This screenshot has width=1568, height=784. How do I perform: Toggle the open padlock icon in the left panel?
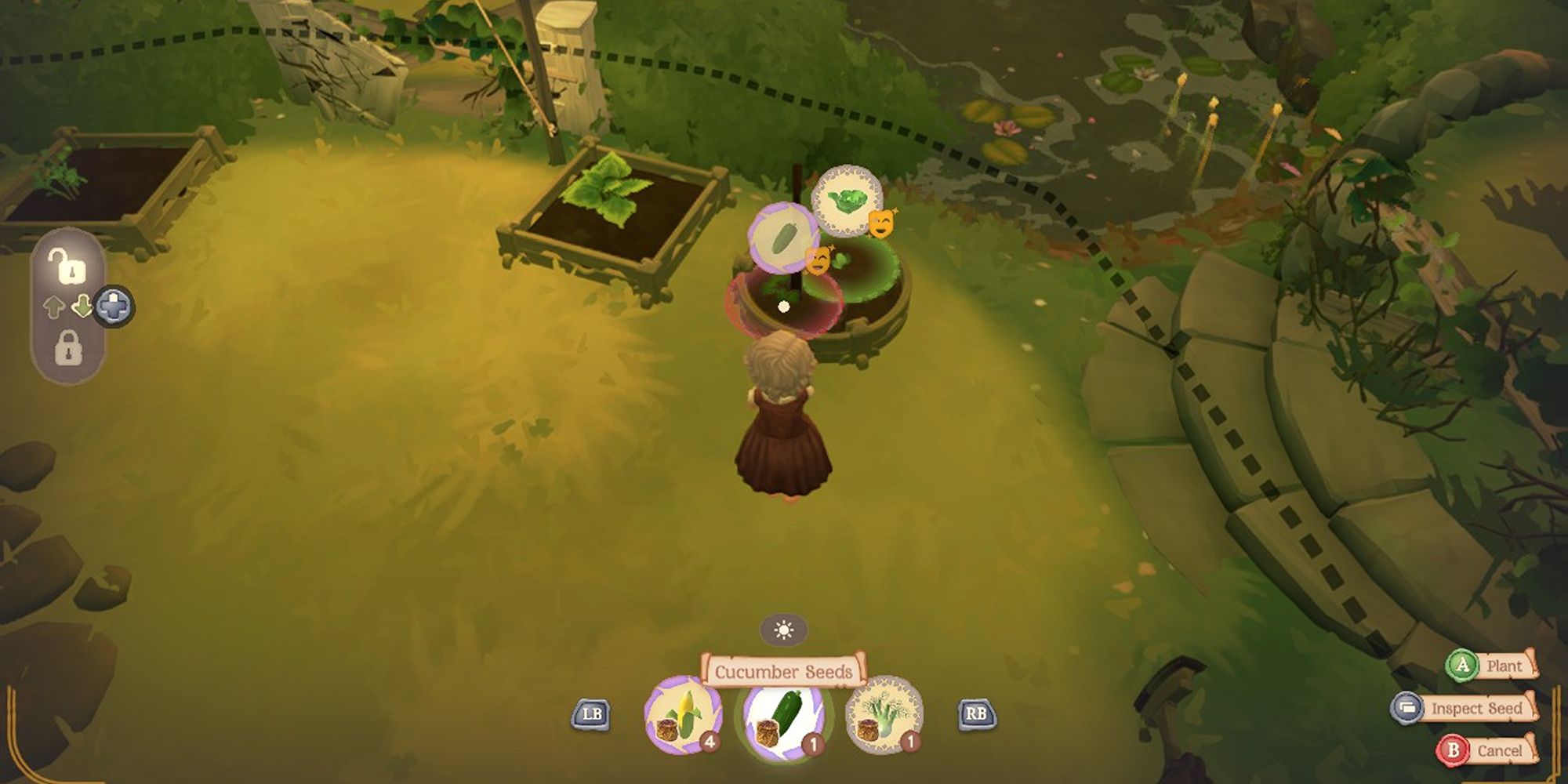click(69, 268)
